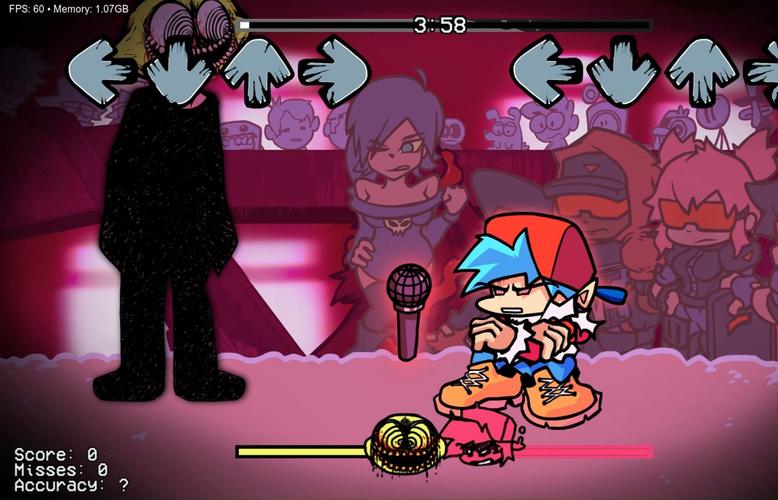Click the opponent's yellow face health icon
The height and width of the screenshot is (500, 778).
pyautogui.click(x=403, y=449)
